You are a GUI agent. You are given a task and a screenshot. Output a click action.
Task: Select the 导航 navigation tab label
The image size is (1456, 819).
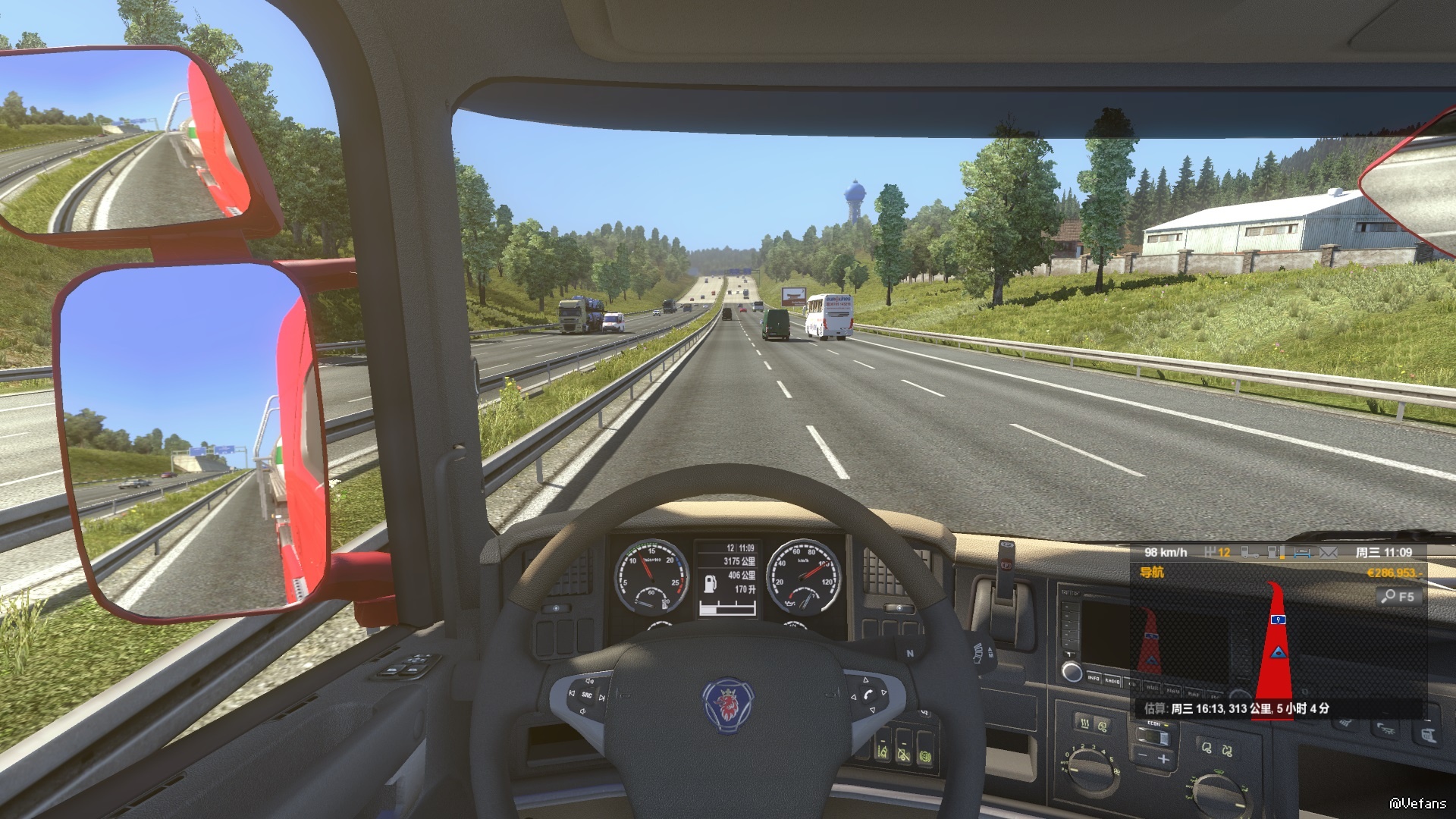point(1151,573)
